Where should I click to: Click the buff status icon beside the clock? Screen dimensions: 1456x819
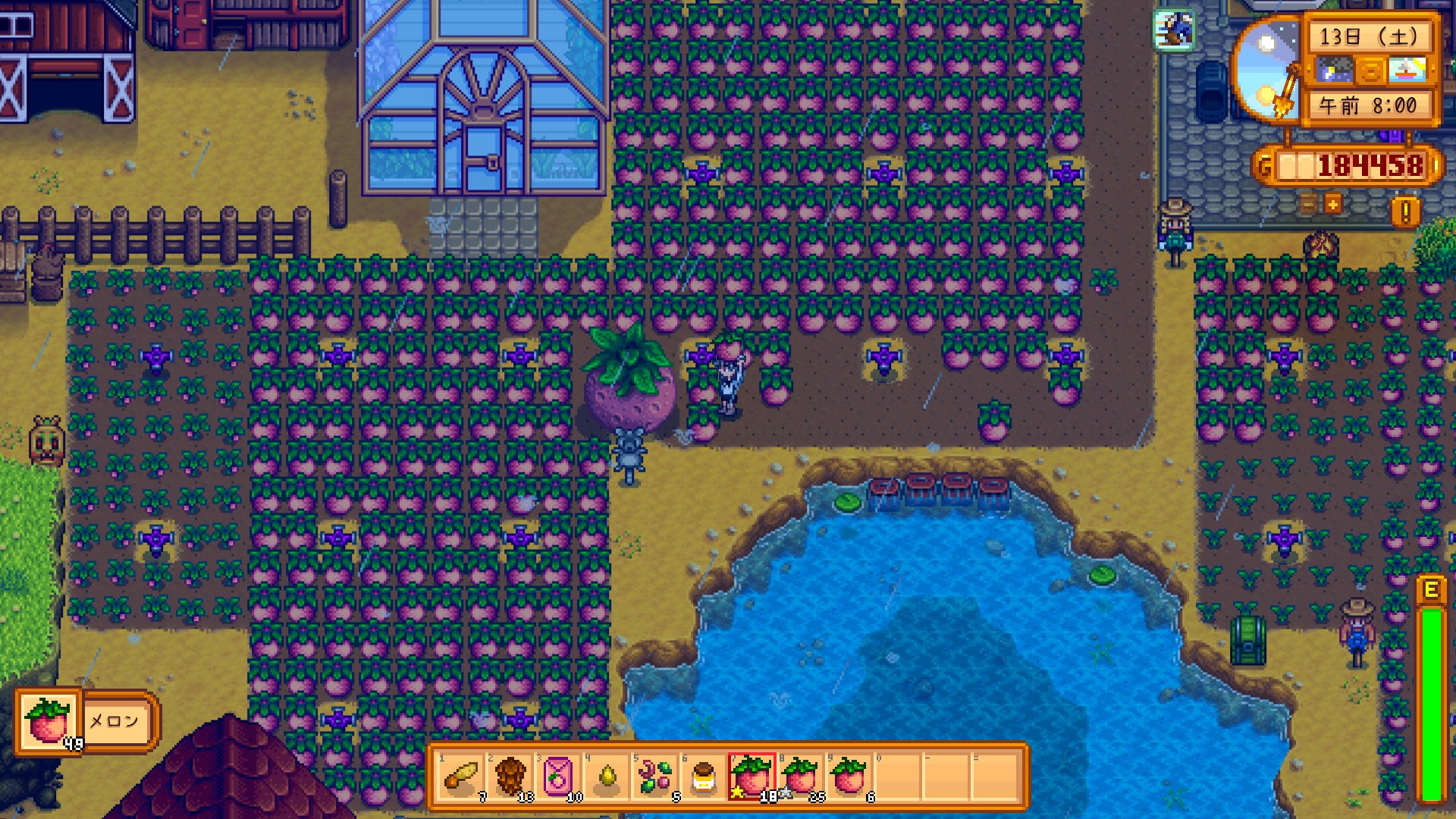point(1173,30)
